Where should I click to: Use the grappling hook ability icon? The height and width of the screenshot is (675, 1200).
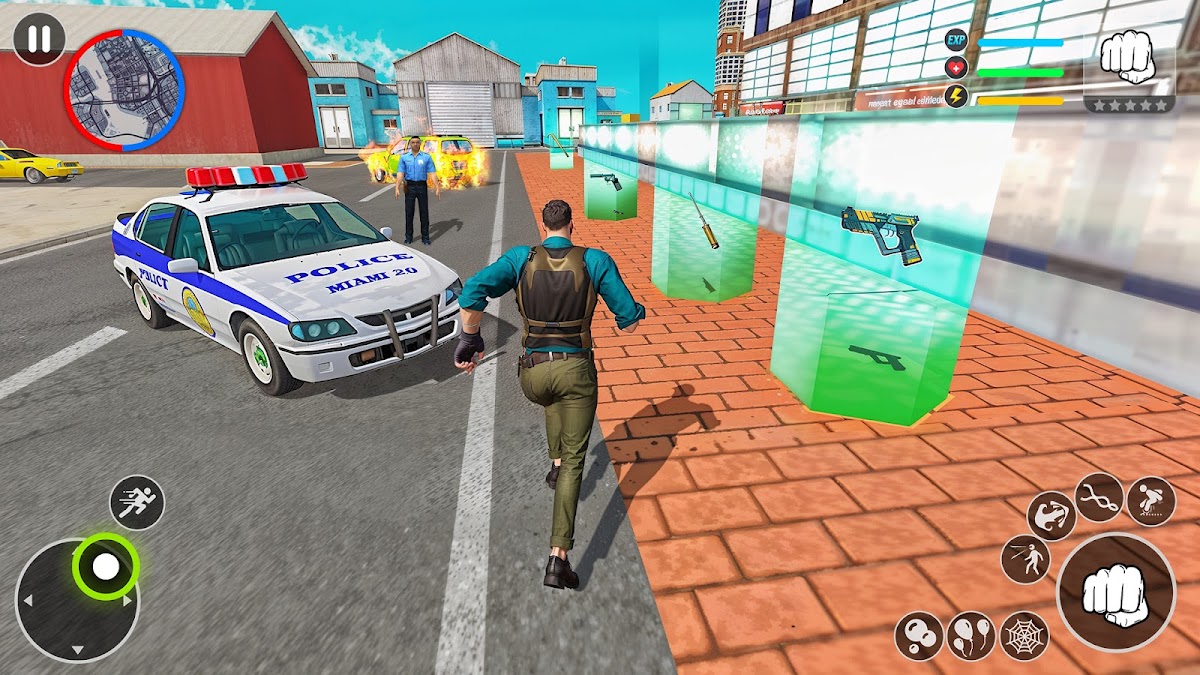(x=1051, y=516)
